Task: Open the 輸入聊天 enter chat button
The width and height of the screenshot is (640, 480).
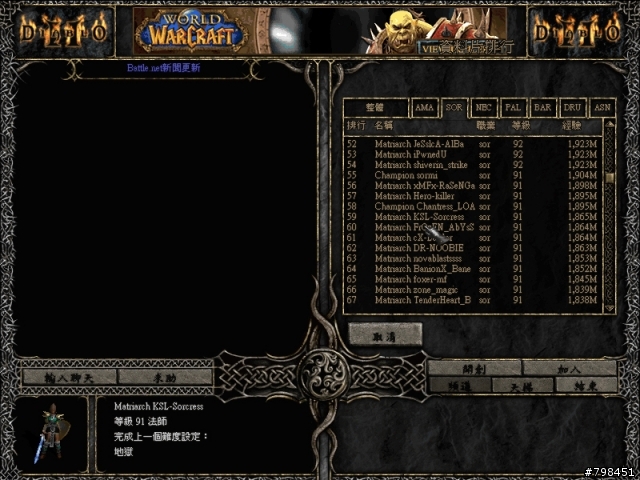Action: 69,377
